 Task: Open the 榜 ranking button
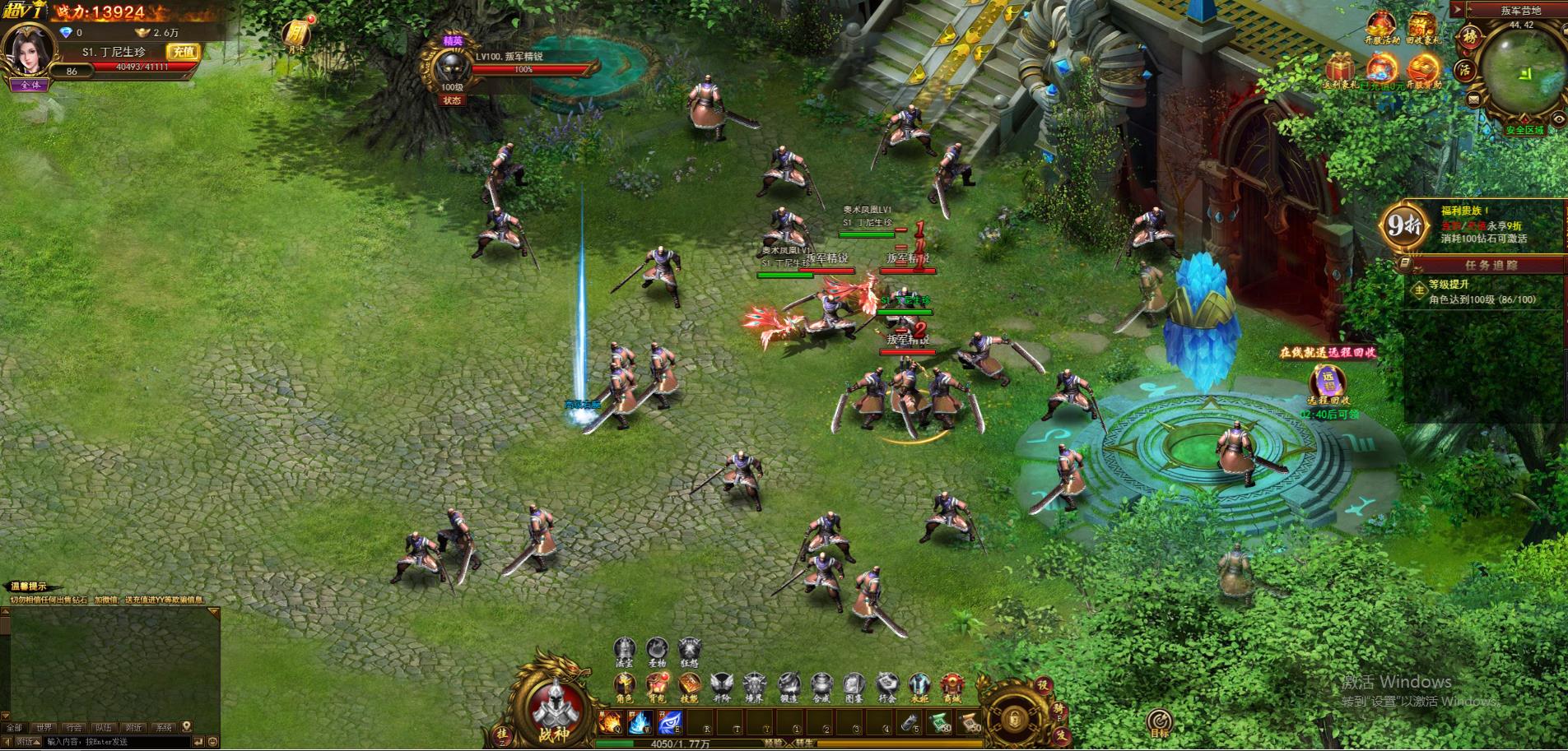(x=1468, y=37)
